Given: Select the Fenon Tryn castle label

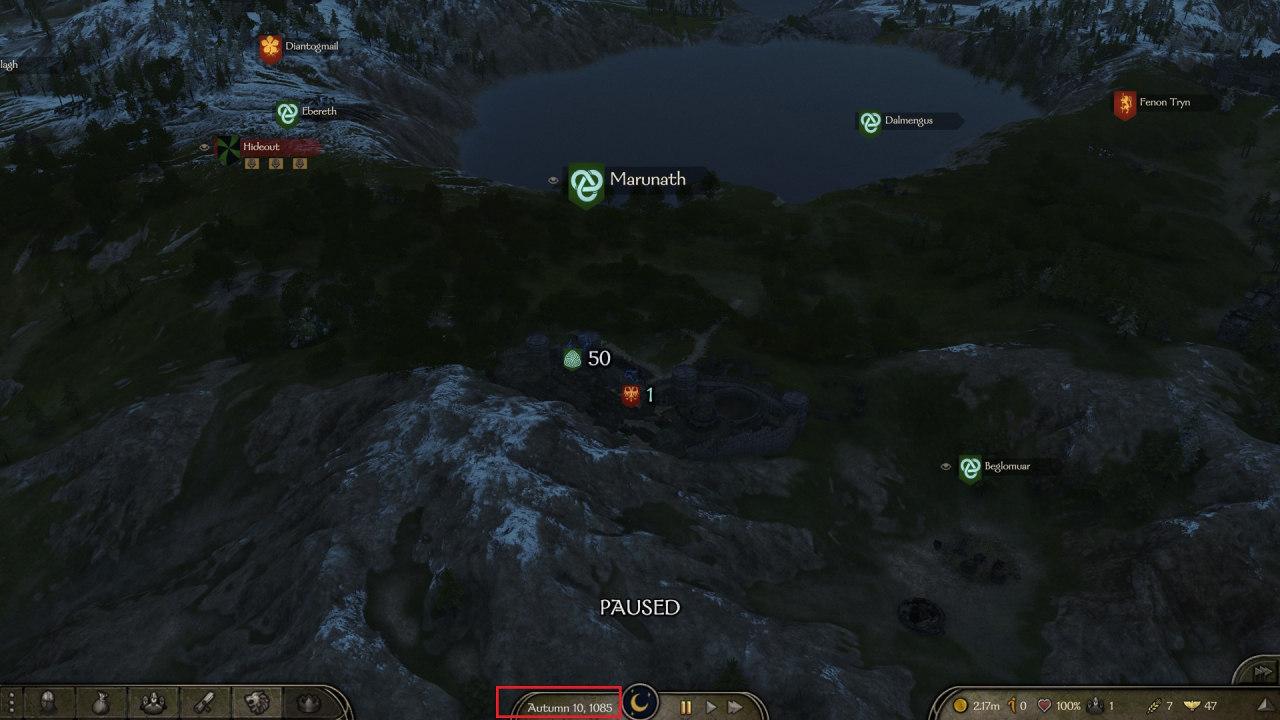Looking at the screenshot, I should click(1163, 103).
